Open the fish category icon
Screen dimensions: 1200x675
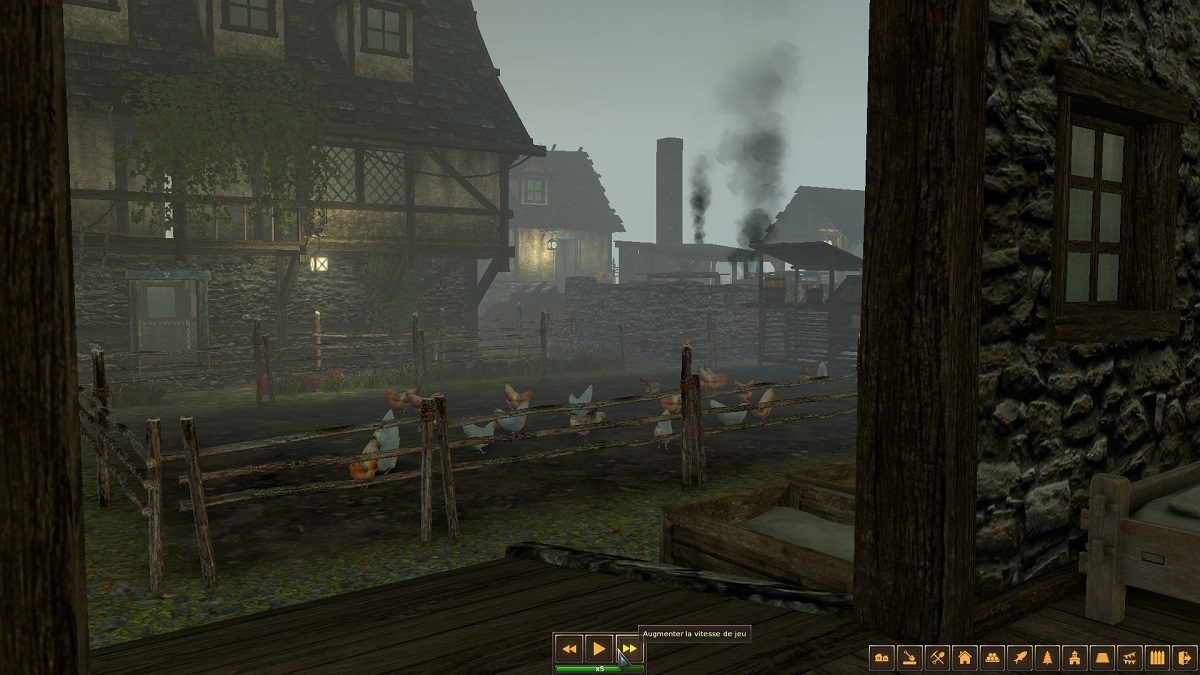(x=1020, y=658)
